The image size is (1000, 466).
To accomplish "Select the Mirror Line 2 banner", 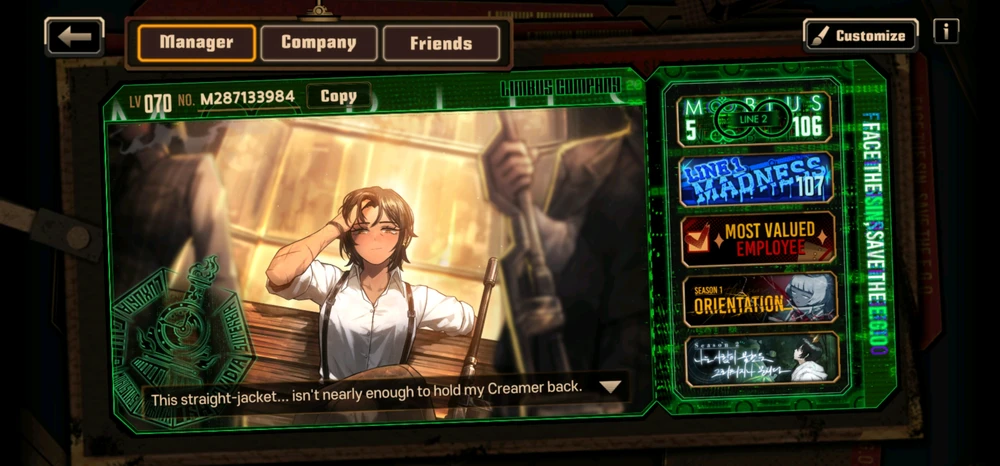I will coord(756,119).
